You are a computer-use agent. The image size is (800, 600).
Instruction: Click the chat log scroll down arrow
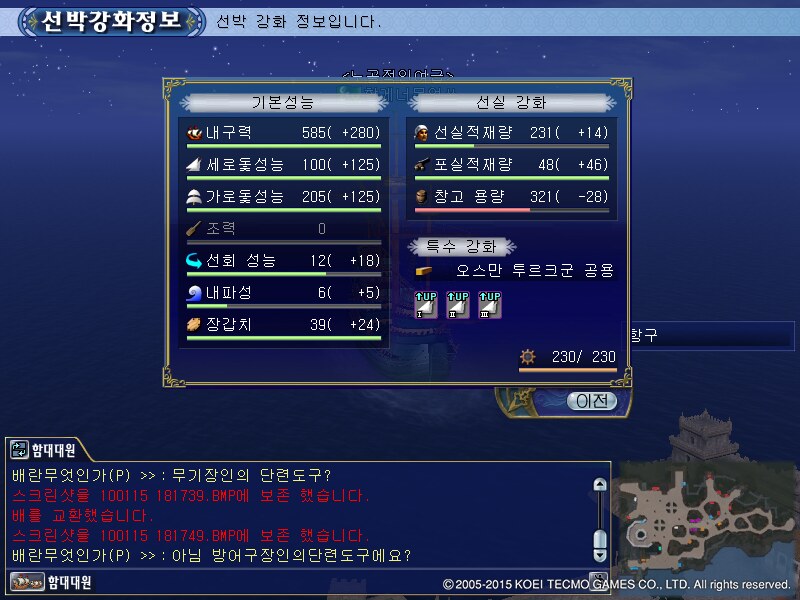(x=600, y=553)
